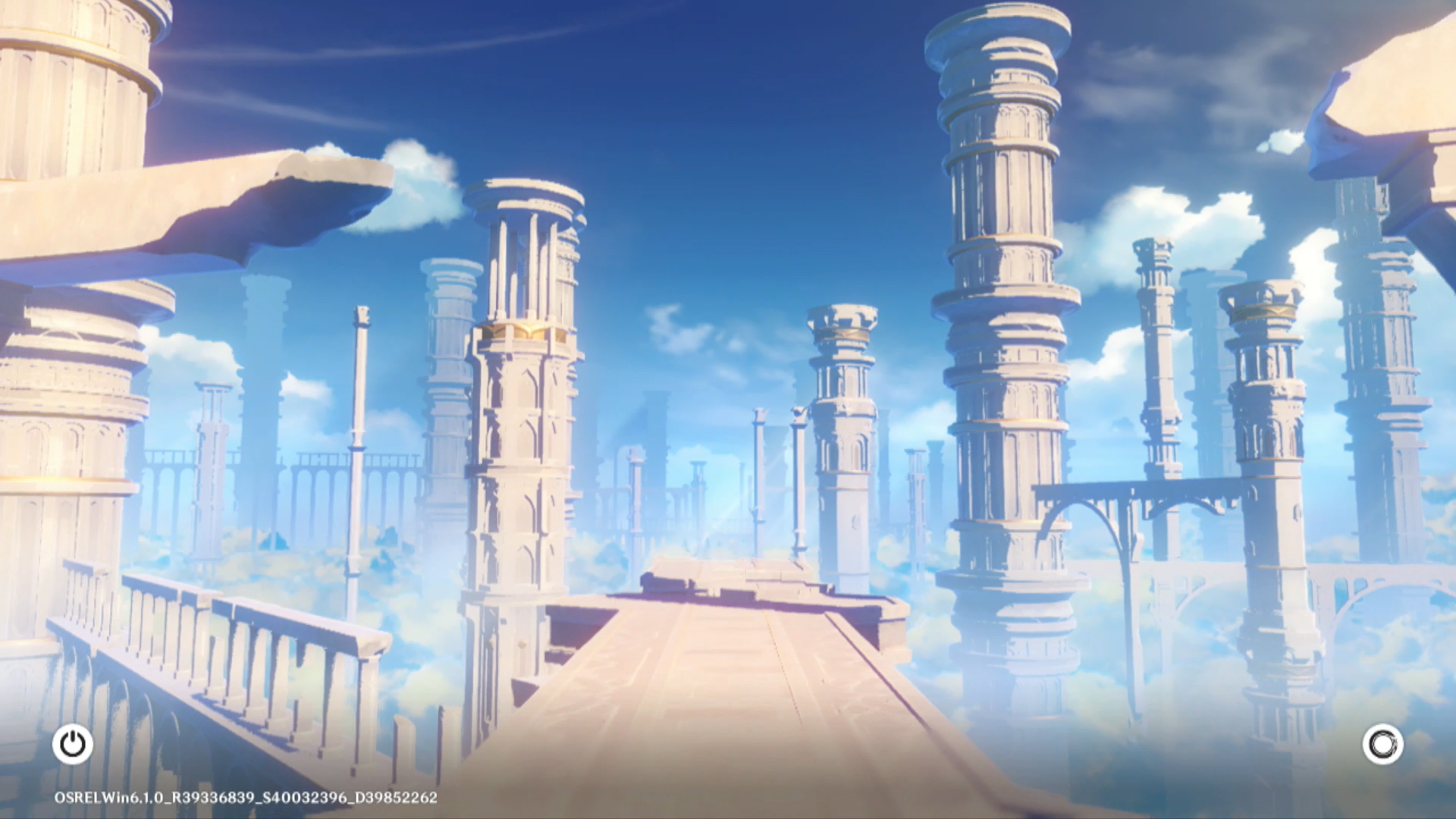This screenshot has height=819, width=1456.
Task: Click the power icon to exit the game
Action: coord(73,745)
